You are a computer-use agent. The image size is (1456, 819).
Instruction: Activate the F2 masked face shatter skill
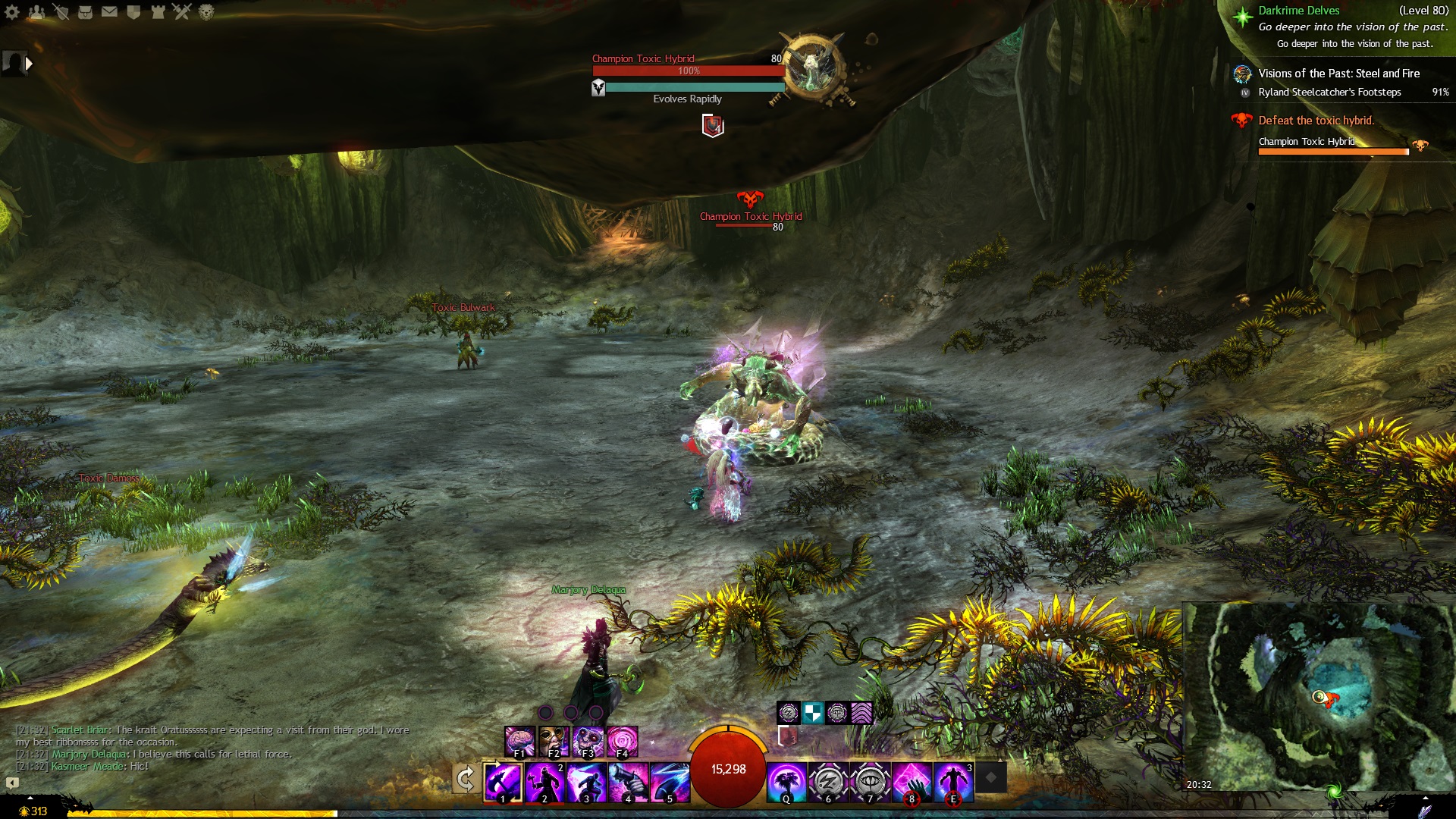(554, 741)
